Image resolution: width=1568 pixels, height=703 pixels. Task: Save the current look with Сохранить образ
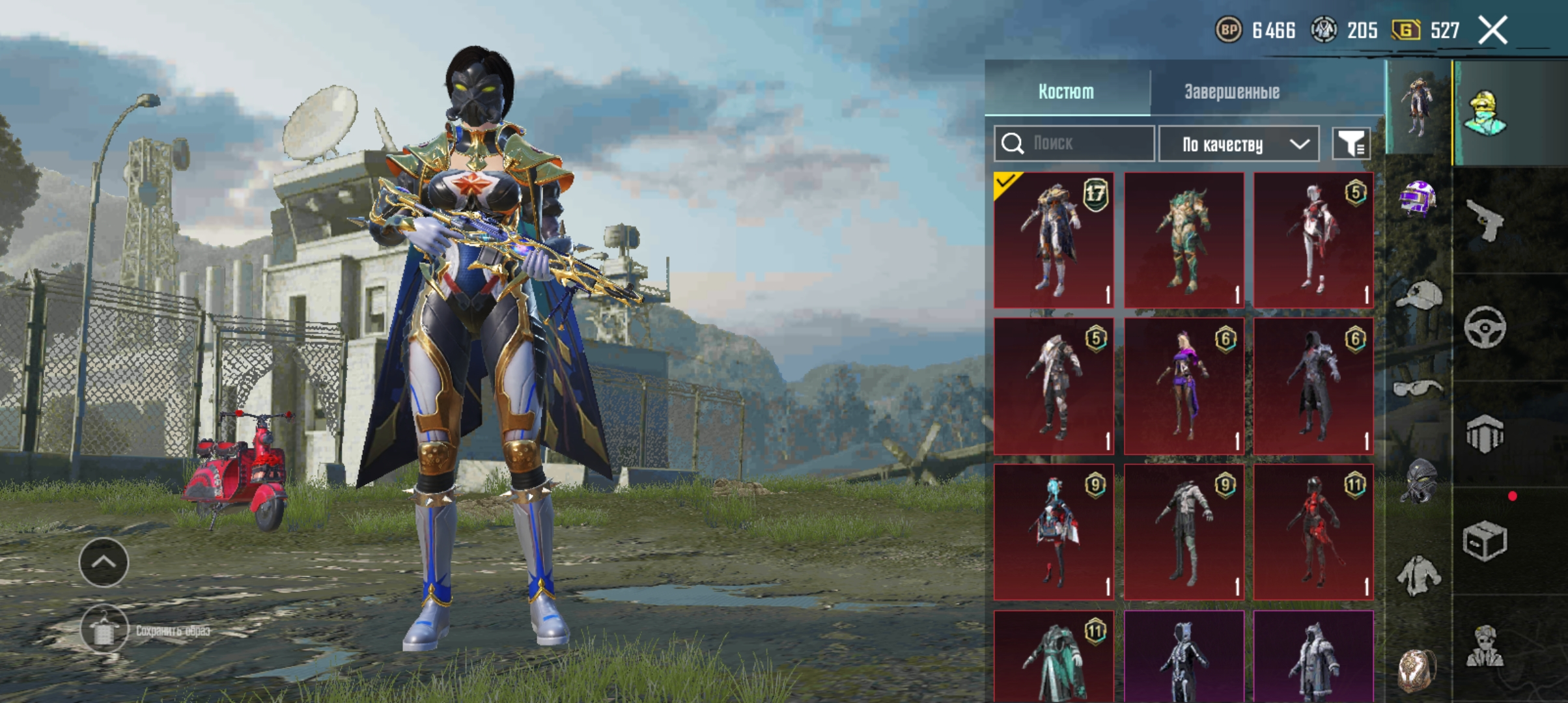(x=104, y=629)
